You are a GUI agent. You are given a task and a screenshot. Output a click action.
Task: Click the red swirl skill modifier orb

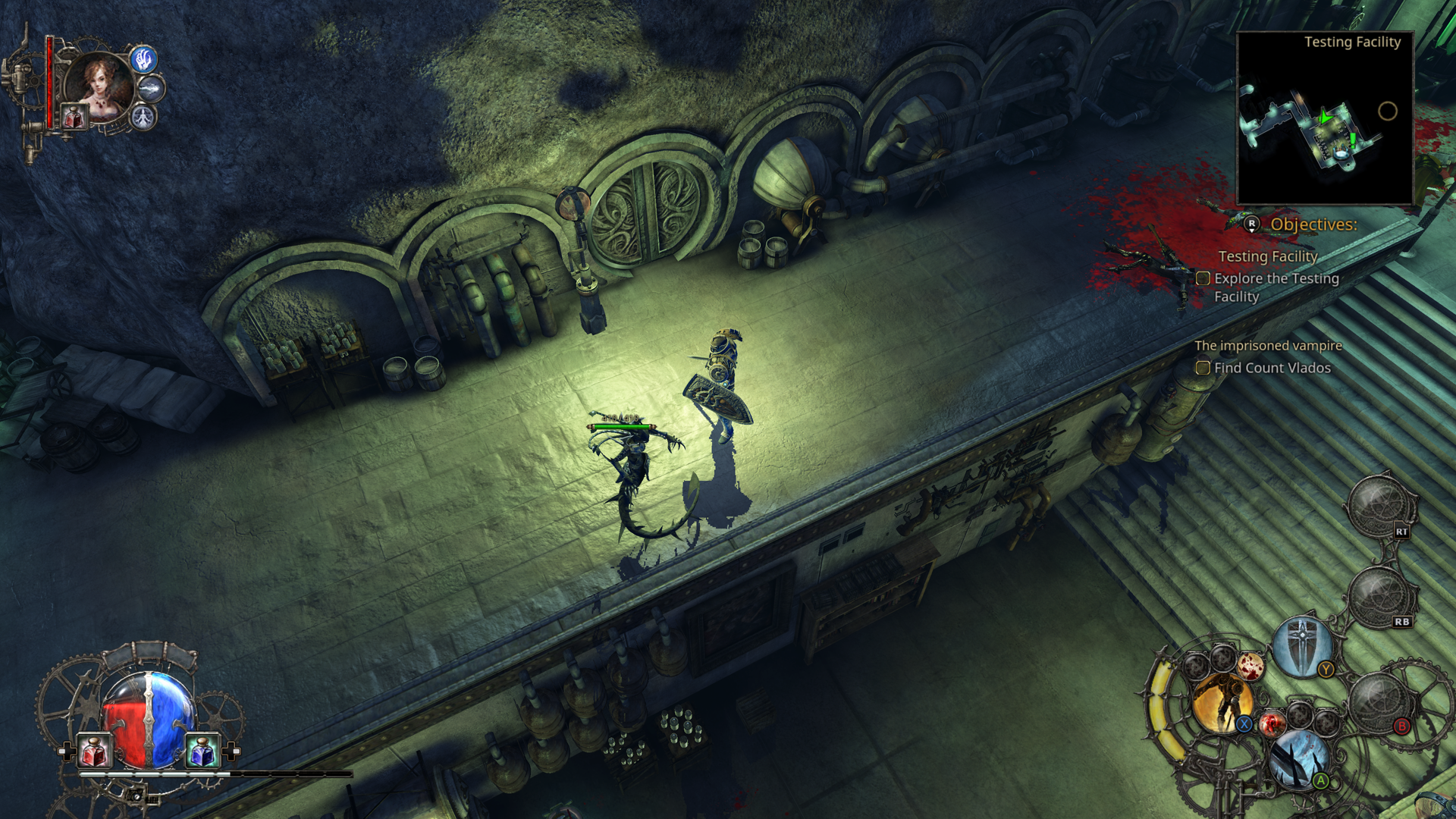[1272, 723]
